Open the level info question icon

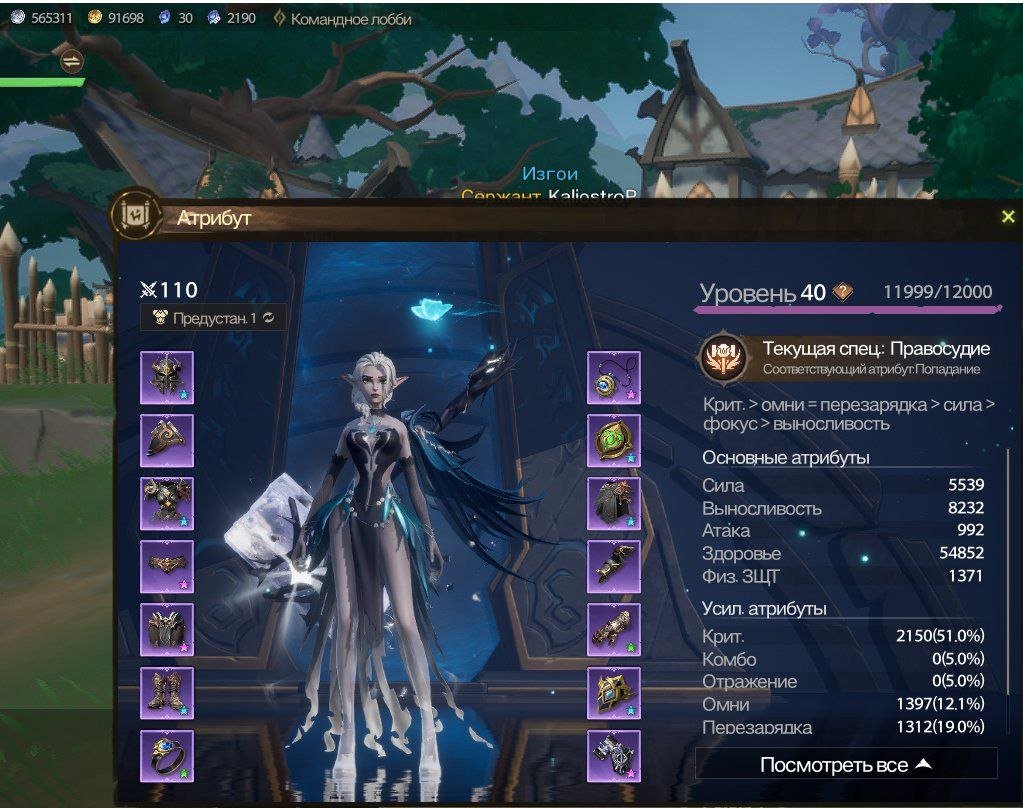point(843,292)
